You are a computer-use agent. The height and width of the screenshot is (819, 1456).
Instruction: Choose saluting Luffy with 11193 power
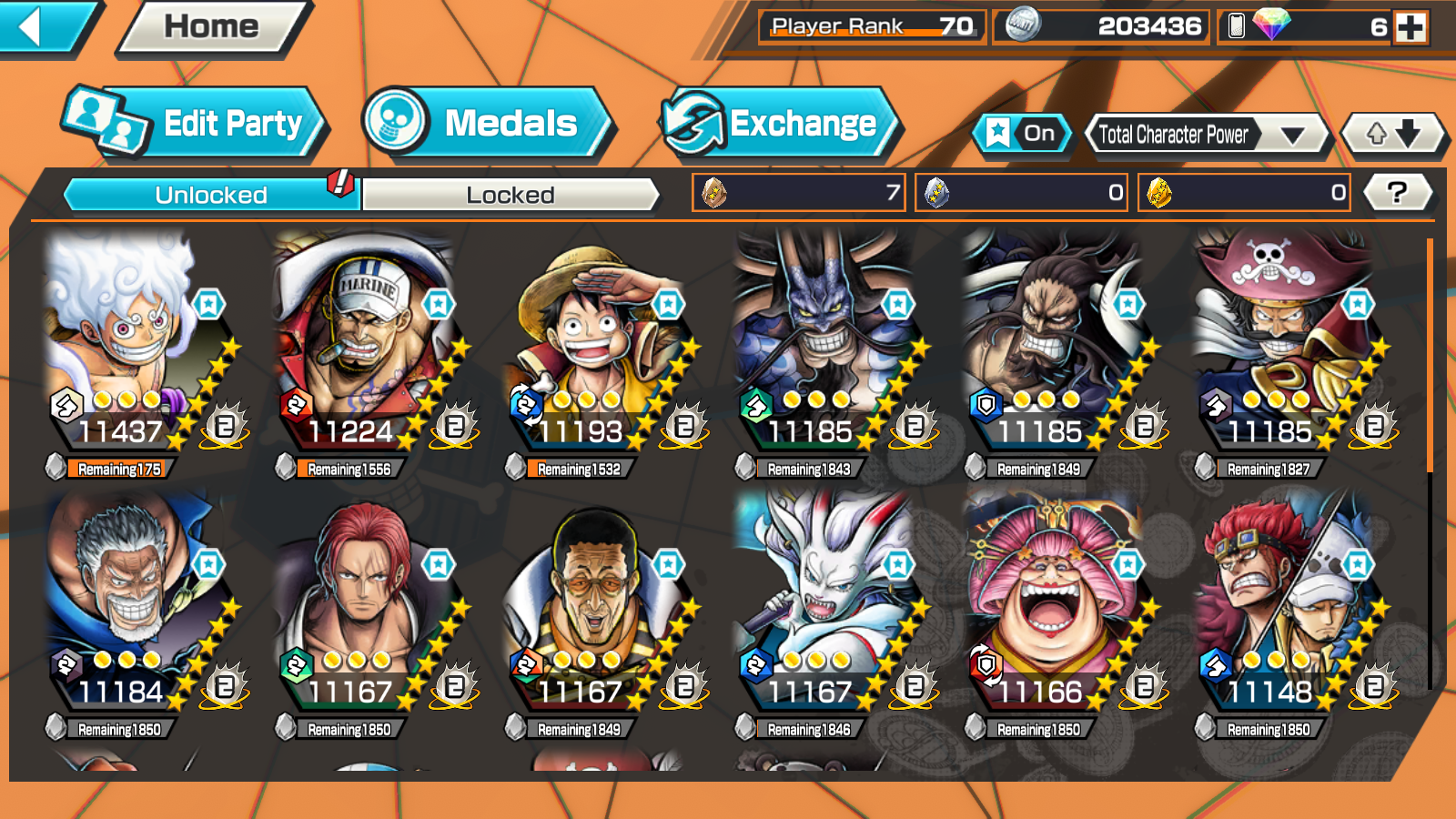596,346
